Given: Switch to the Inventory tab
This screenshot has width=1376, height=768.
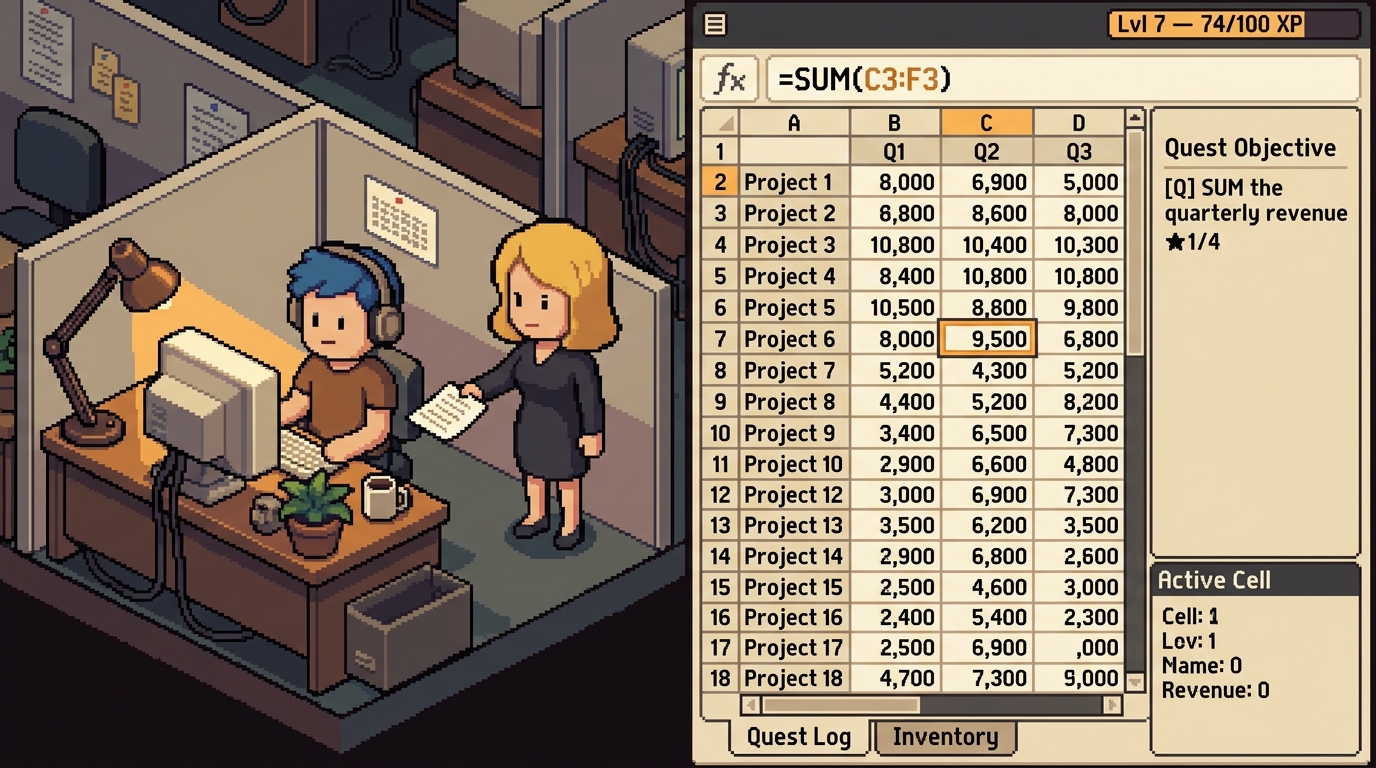Looking at the screenshot, I should click(944, 737).
